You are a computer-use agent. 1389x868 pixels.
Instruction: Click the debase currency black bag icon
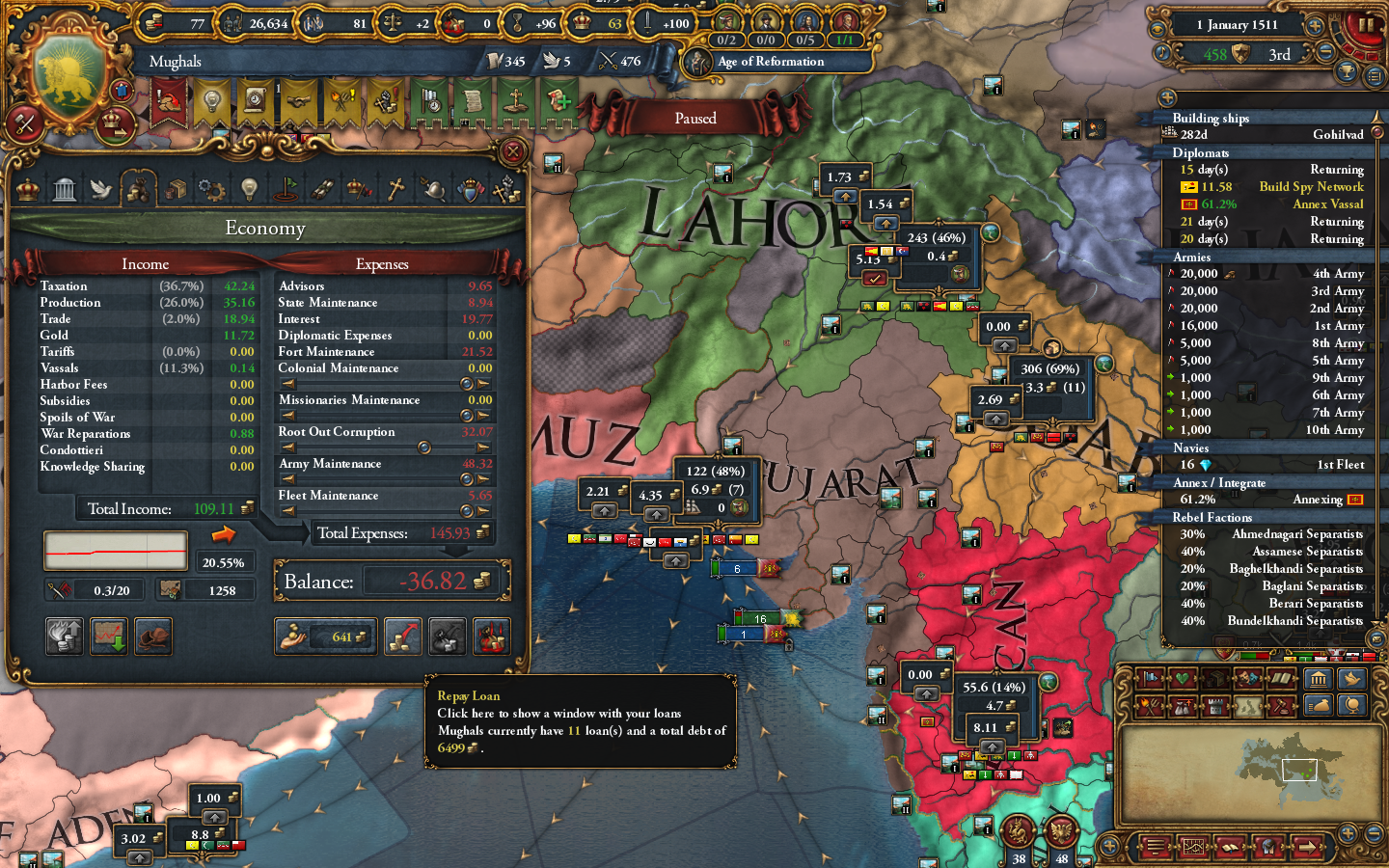[447, 637]
